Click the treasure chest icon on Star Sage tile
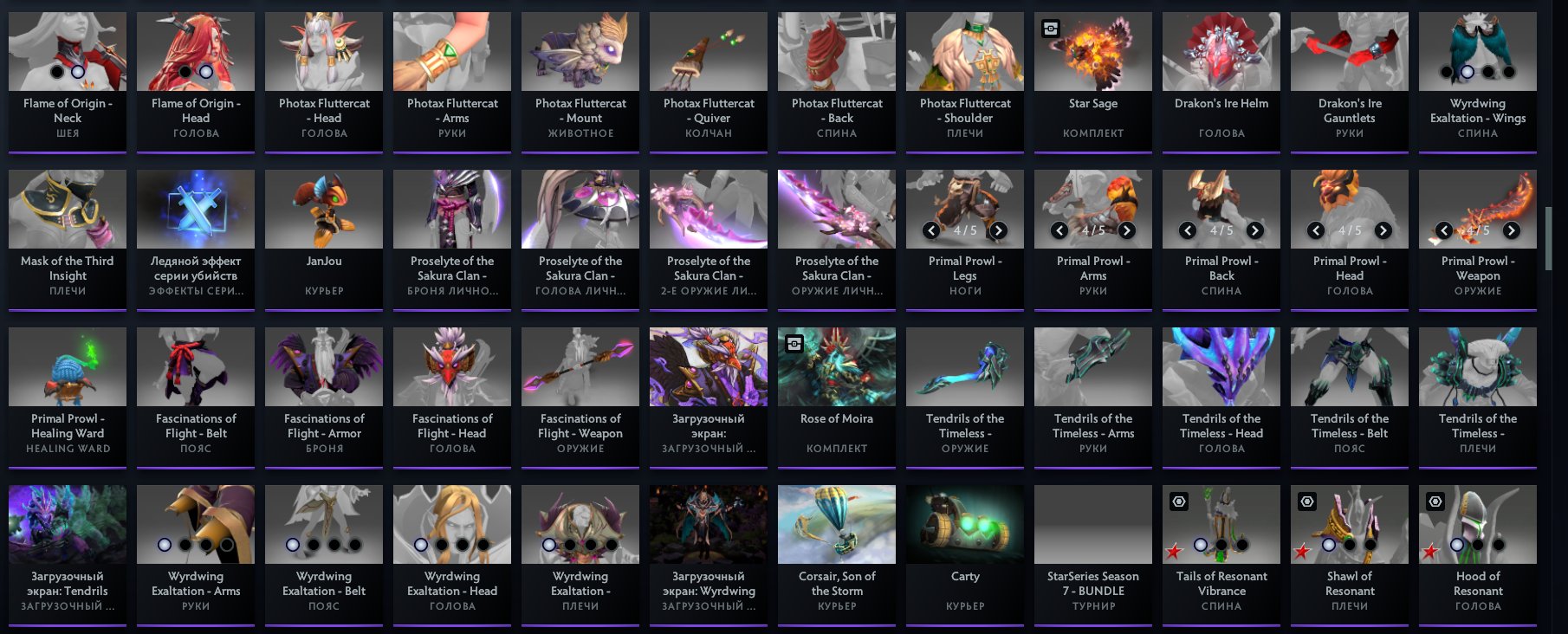Viewport: 1568px width, 634px height. click(1051, 29)
